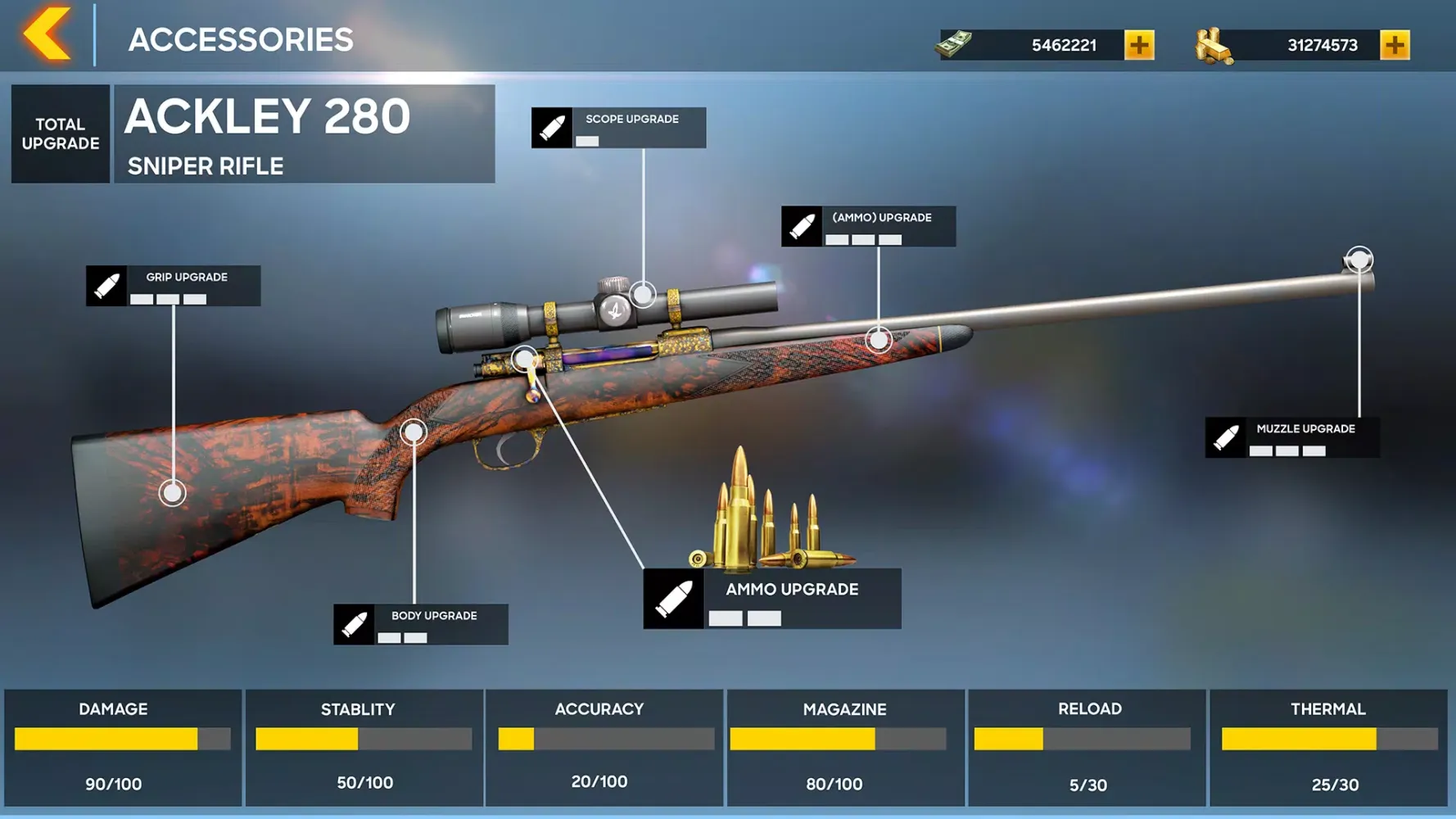
Task: Click the Accessories header title
Action: point(242,38)
